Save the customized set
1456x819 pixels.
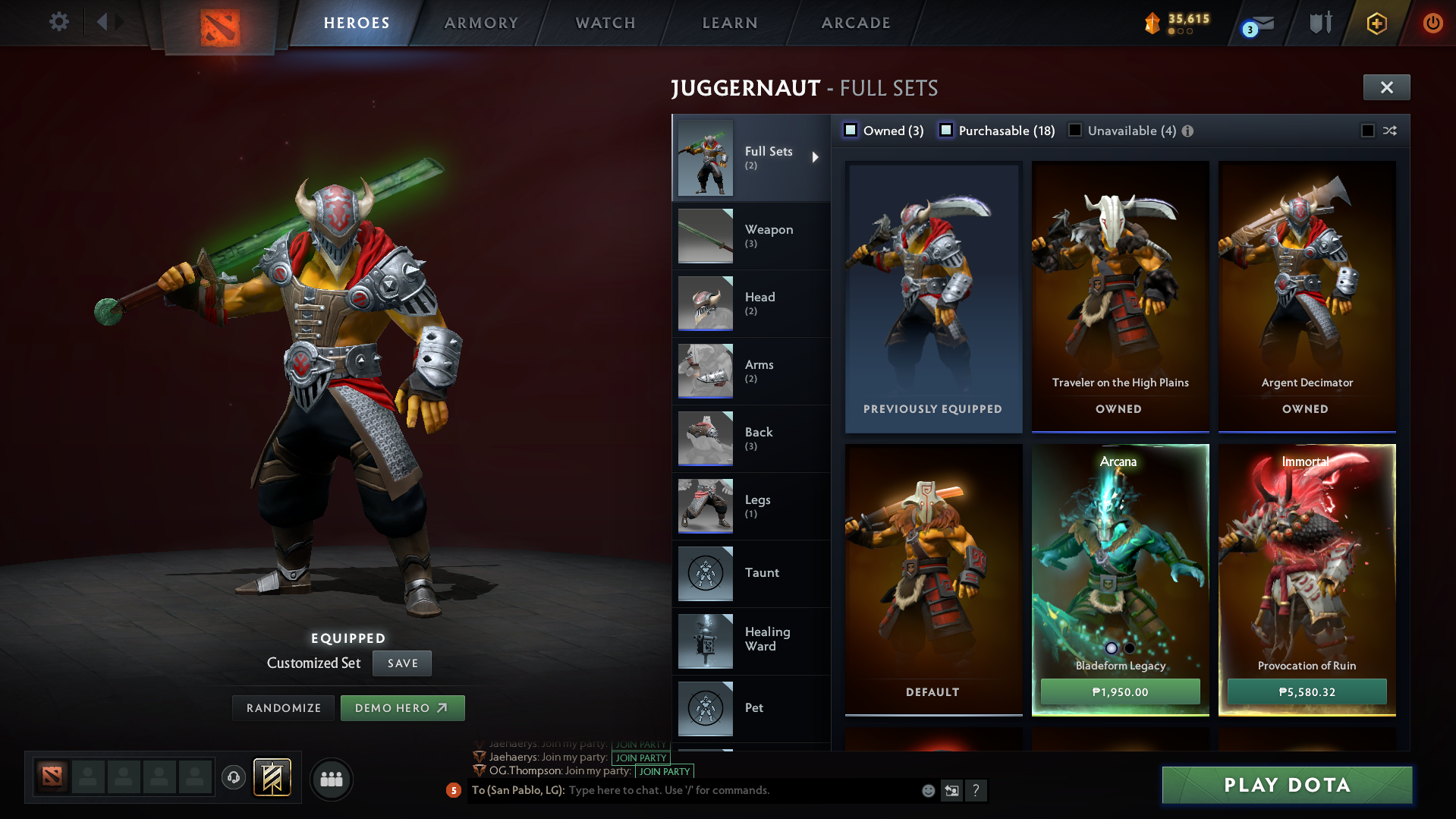tap(401, 663)
